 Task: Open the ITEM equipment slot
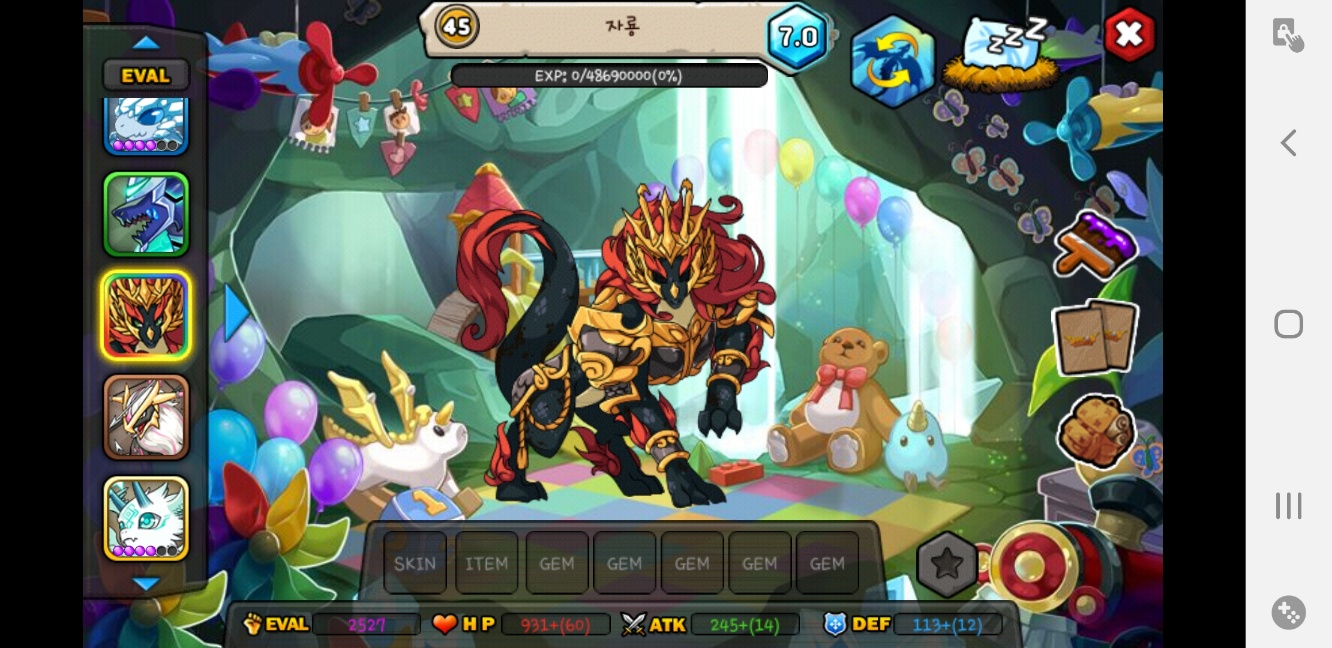487,563
